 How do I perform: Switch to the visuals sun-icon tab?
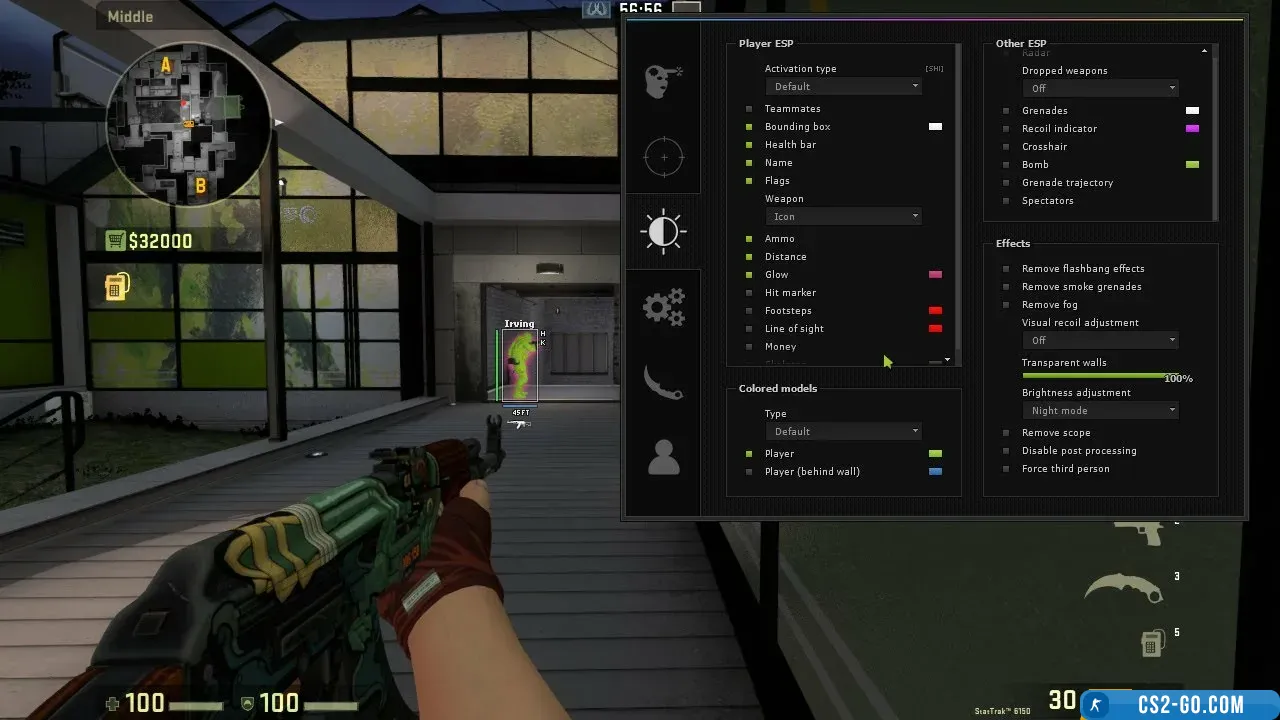pyautogui.click(x=662, y=231)
